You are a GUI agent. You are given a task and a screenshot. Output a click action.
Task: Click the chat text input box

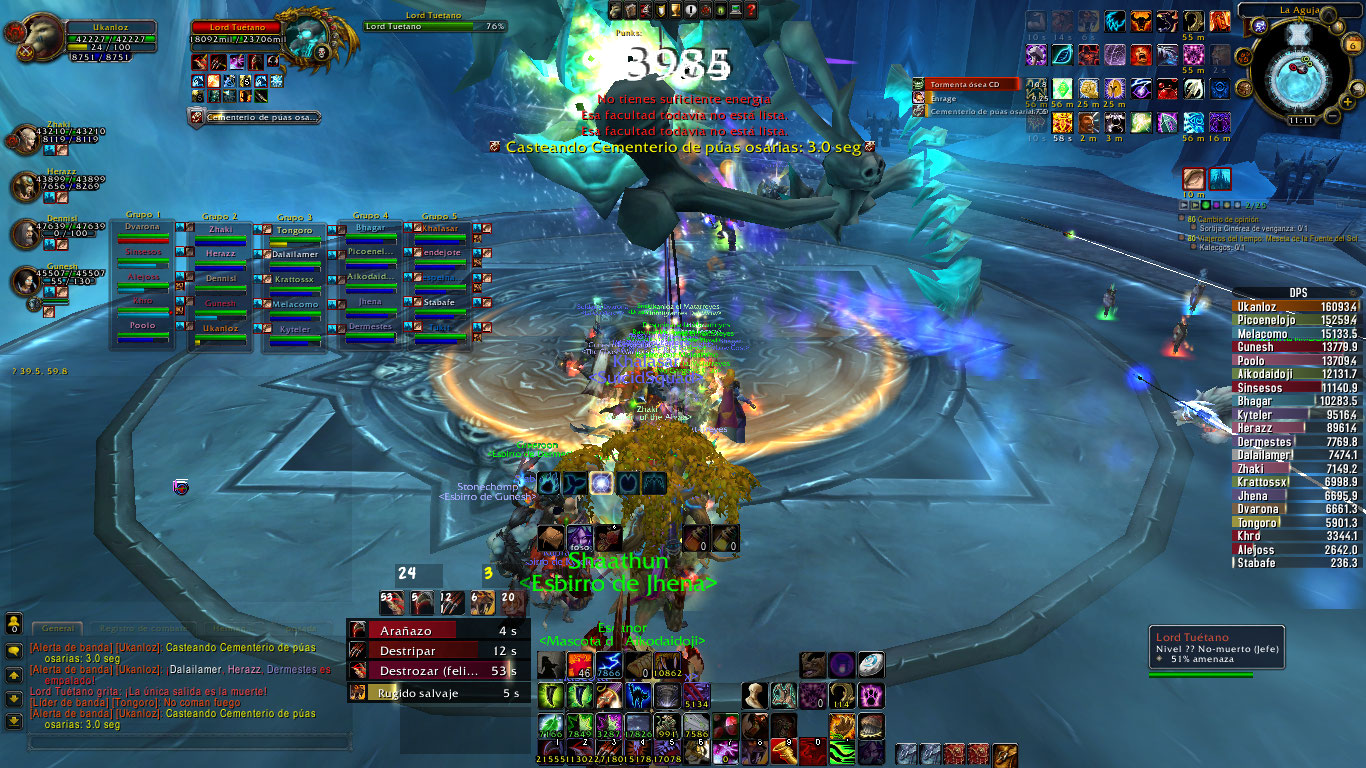click(x=190, y=743)
